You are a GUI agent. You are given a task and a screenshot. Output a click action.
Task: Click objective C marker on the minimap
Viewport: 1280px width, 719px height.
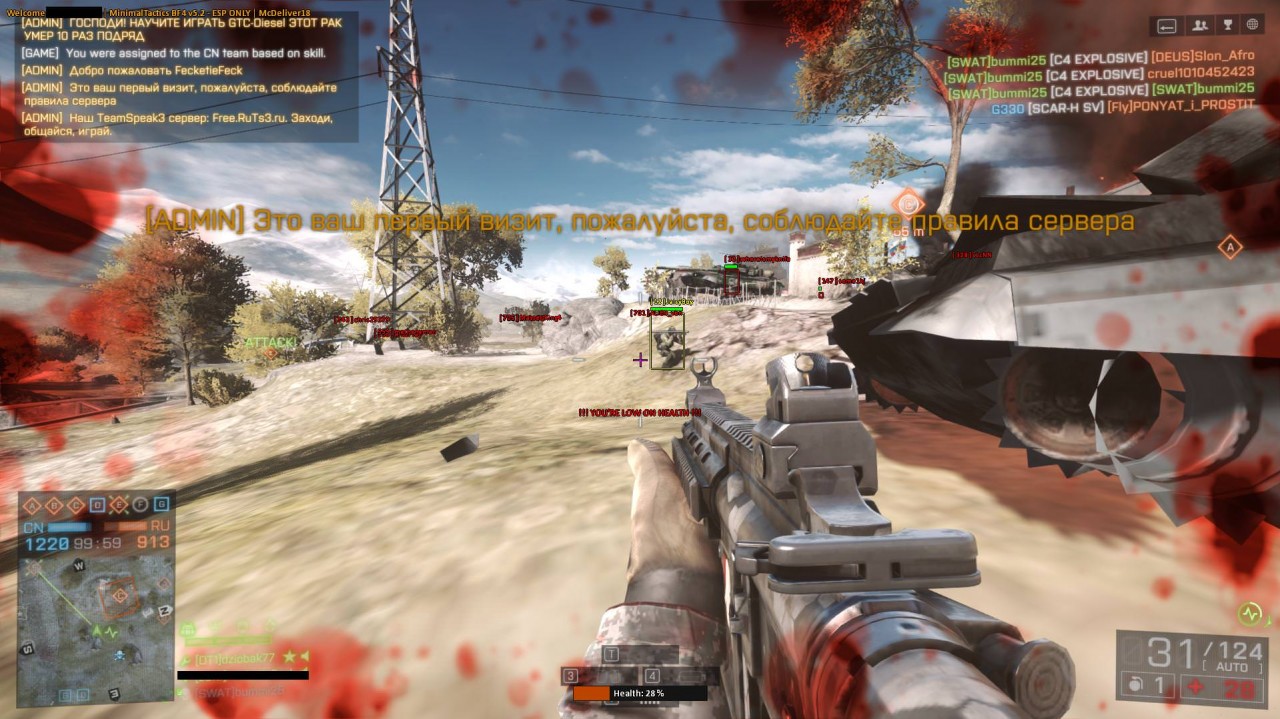[120, 596]
